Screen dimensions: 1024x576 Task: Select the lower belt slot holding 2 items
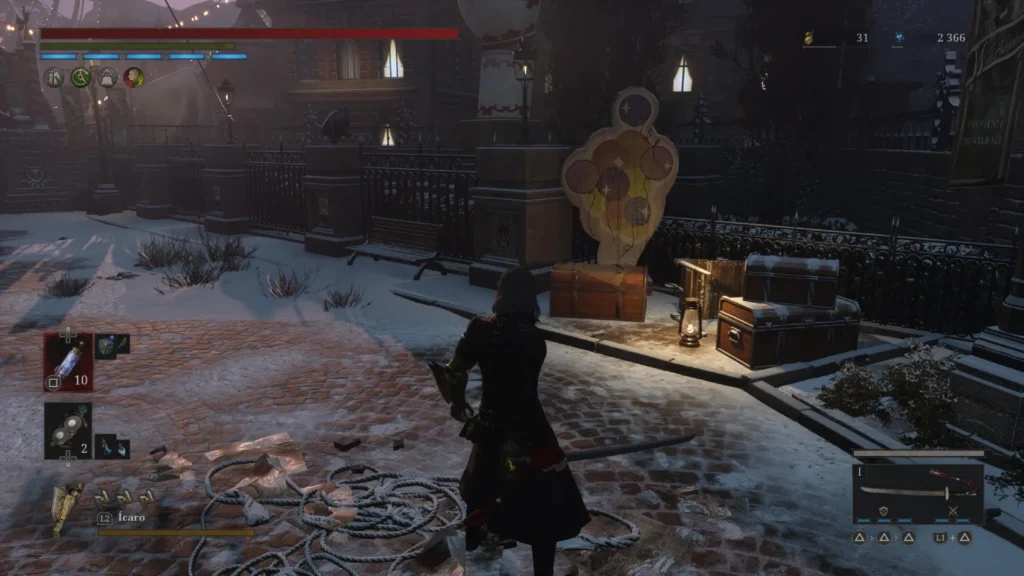coord(68,430)
